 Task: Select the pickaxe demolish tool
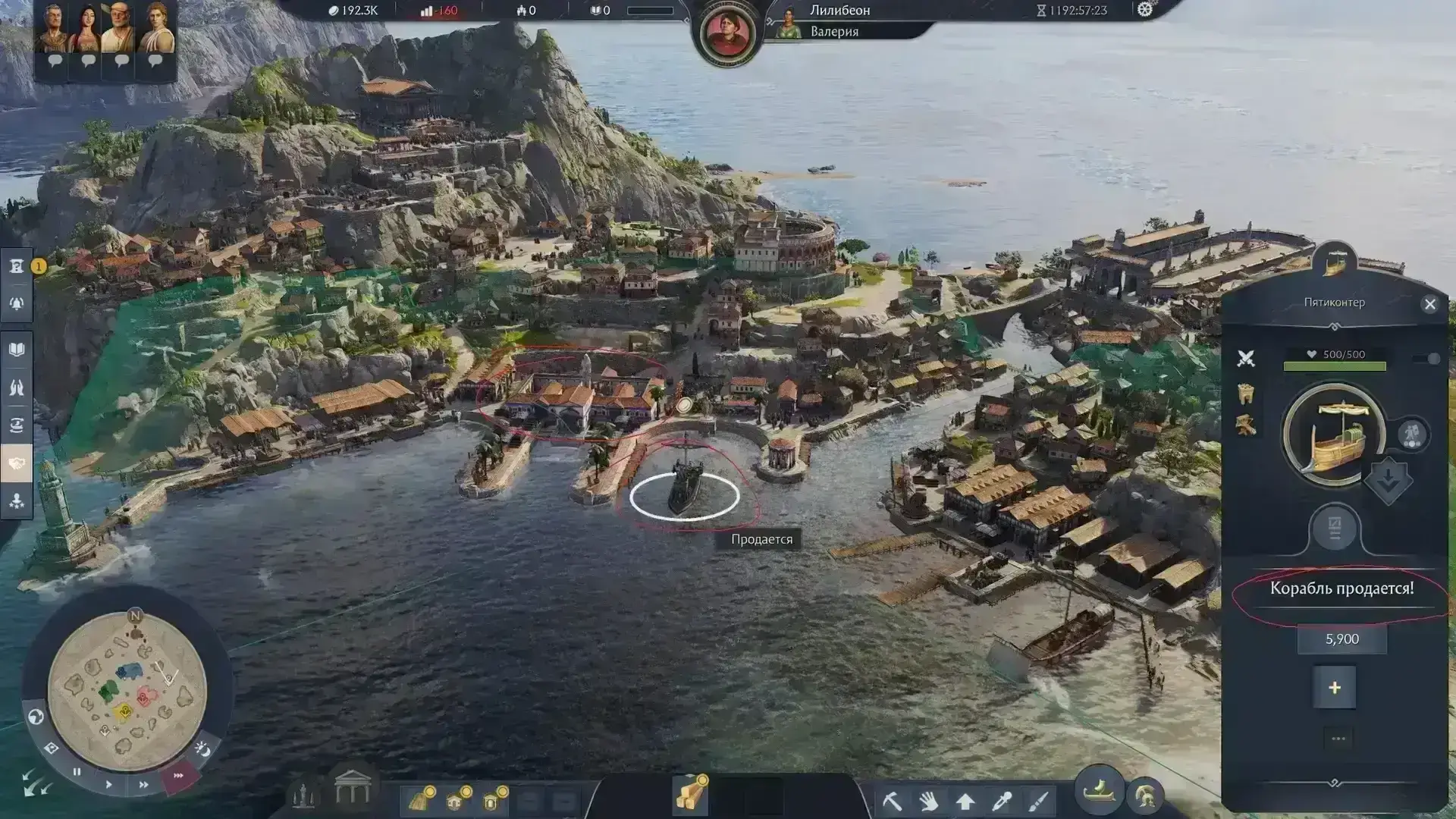892,801
